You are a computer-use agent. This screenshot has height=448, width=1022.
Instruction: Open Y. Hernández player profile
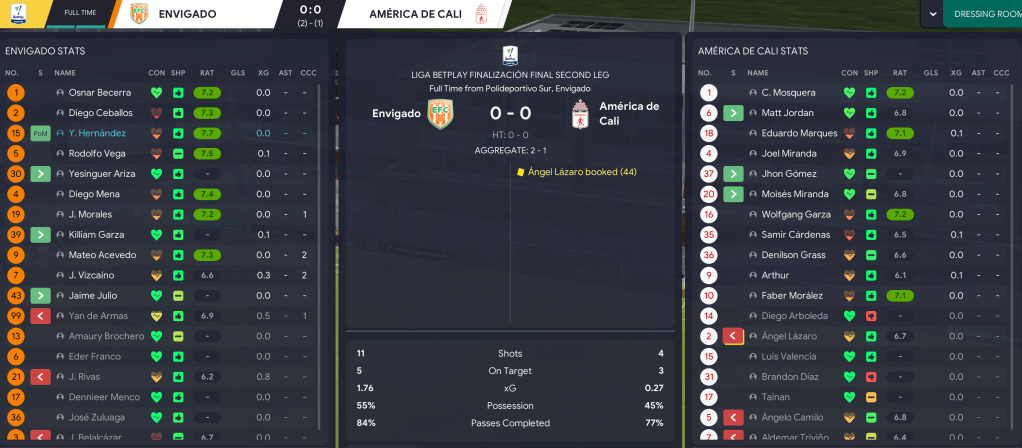click(97, 133)
